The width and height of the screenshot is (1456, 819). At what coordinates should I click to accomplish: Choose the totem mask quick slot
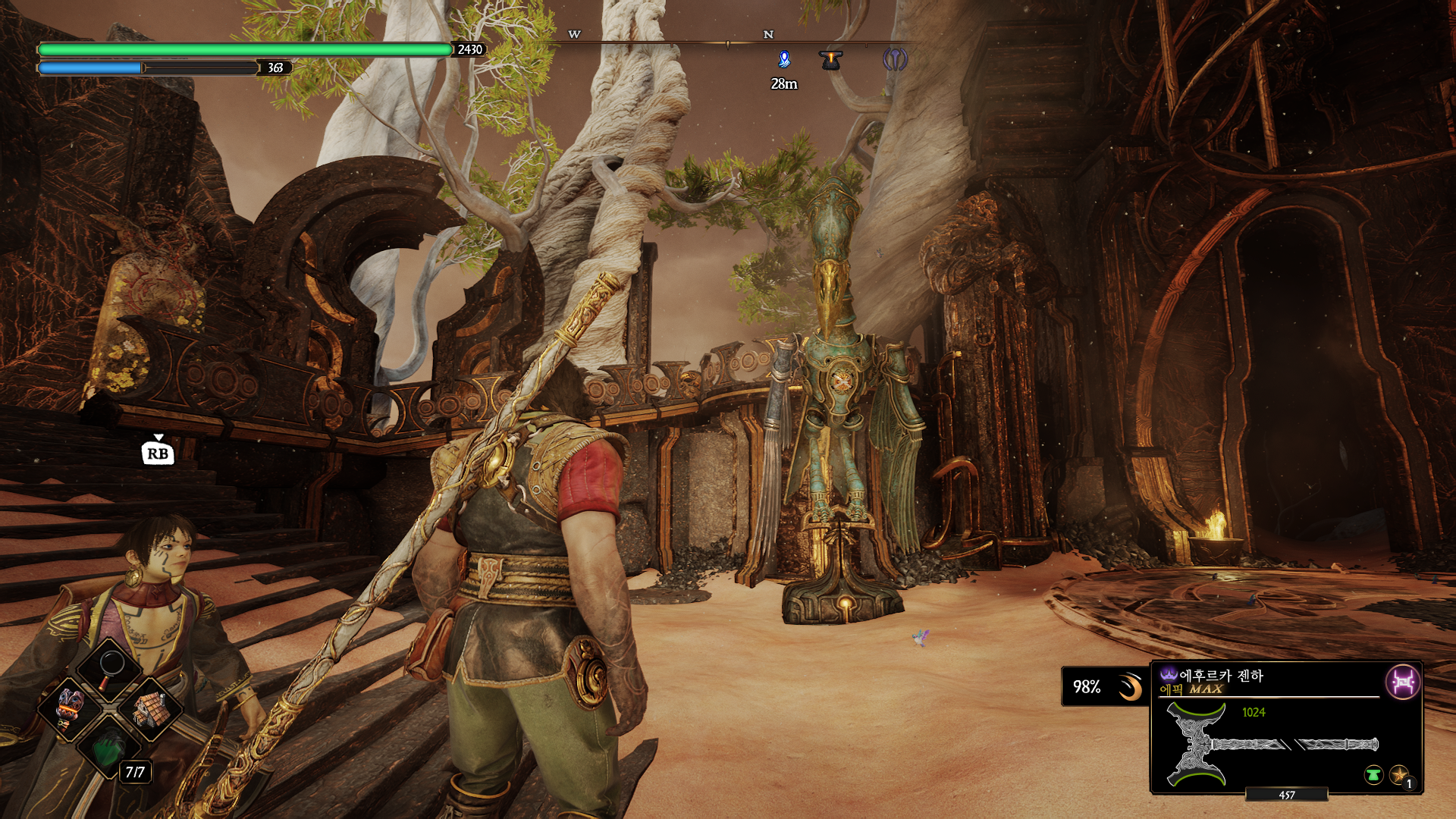69,709
